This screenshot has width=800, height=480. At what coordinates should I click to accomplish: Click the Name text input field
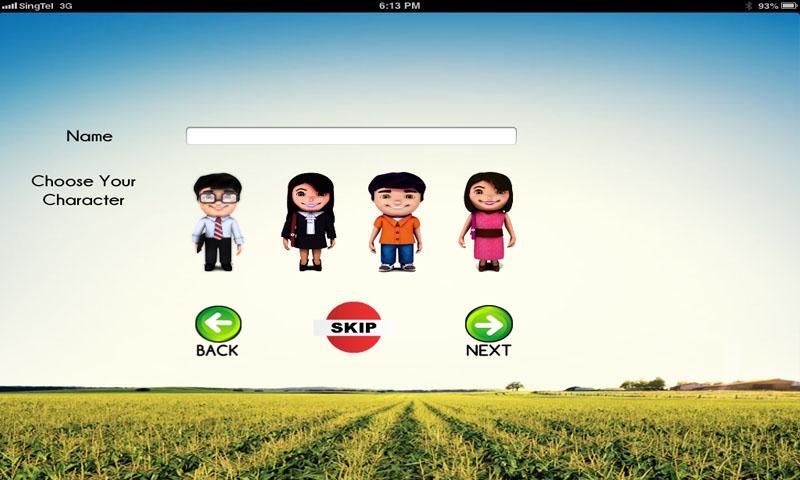tap(351, 136)
